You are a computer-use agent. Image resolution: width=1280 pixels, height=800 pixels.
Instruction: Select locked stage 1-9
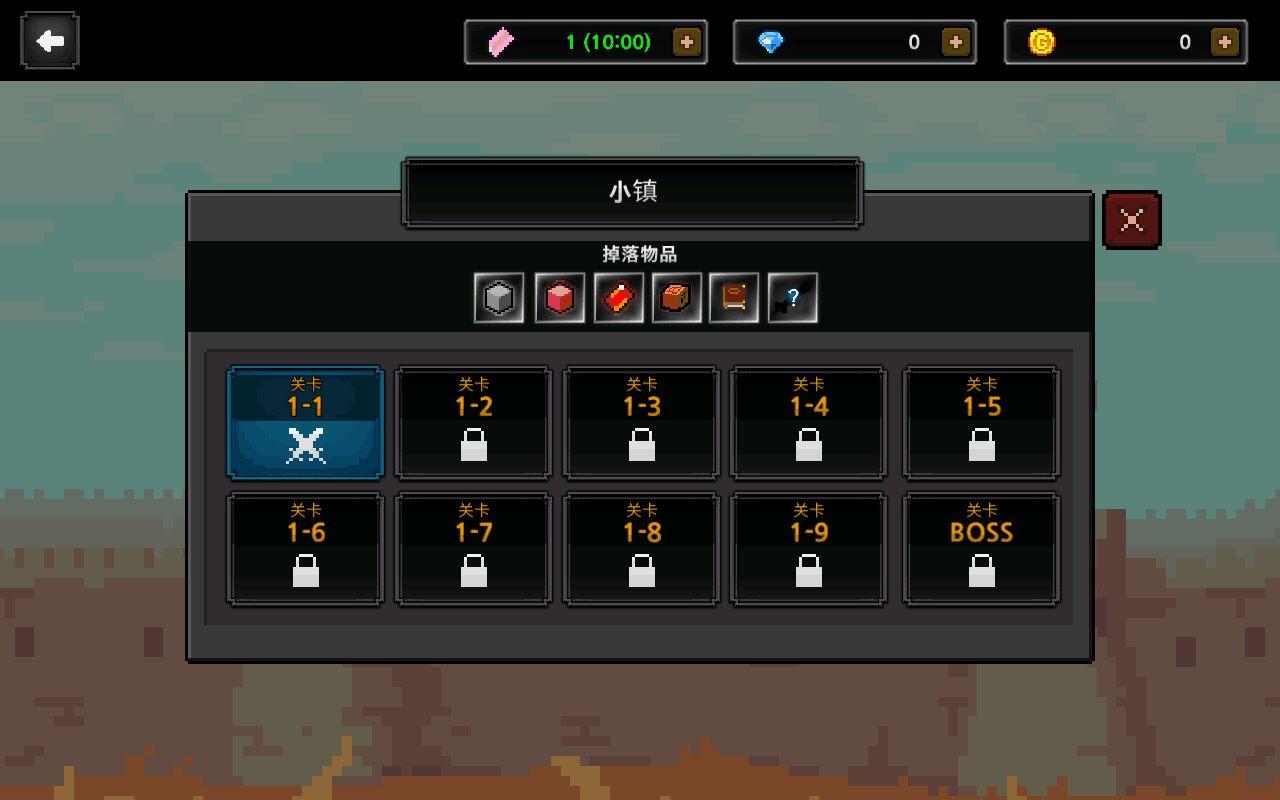pos(808,549)
